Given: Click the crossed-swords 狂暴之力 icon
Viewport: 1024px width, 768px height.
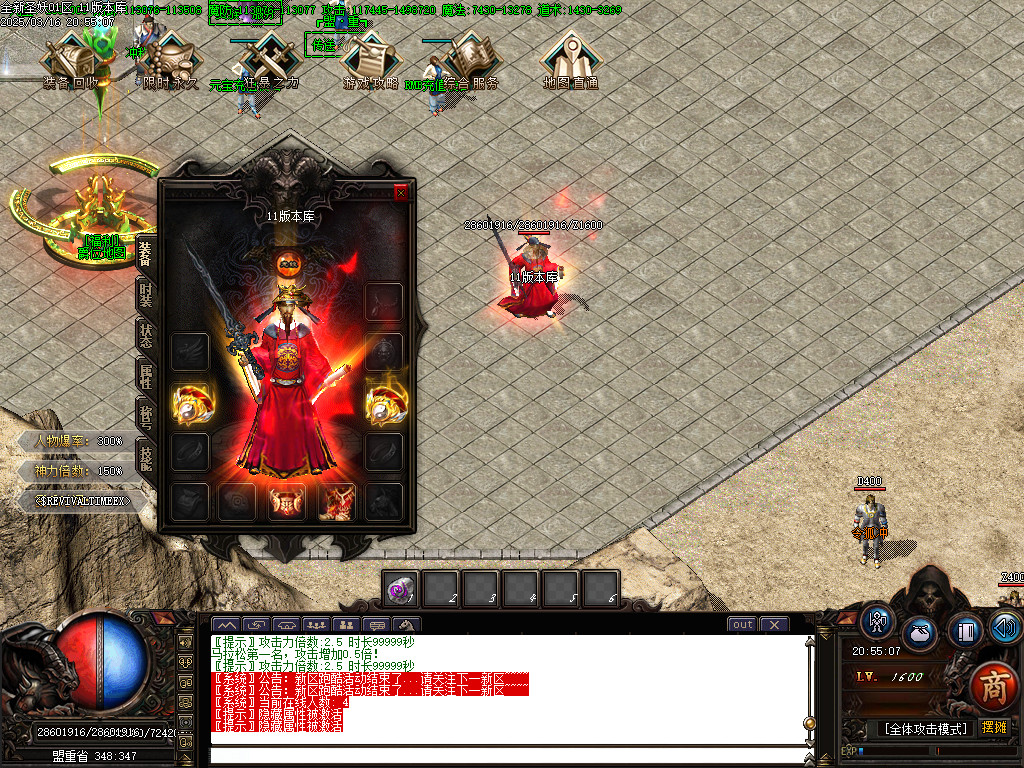Looking at the screenshot, I should click(266, 62).
